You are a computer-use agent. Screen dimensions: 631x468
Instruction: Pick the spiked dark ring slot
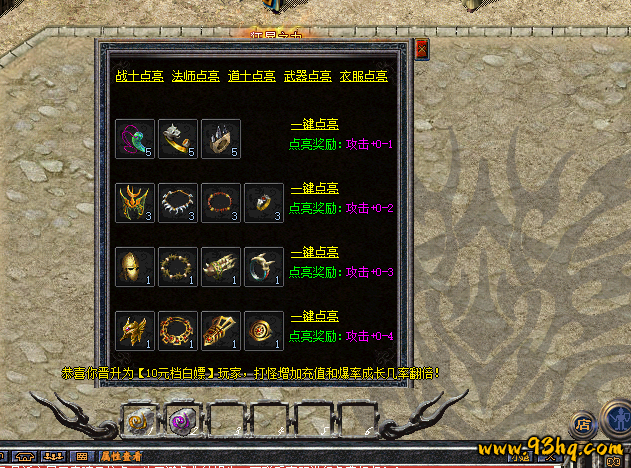coord(220,139)
